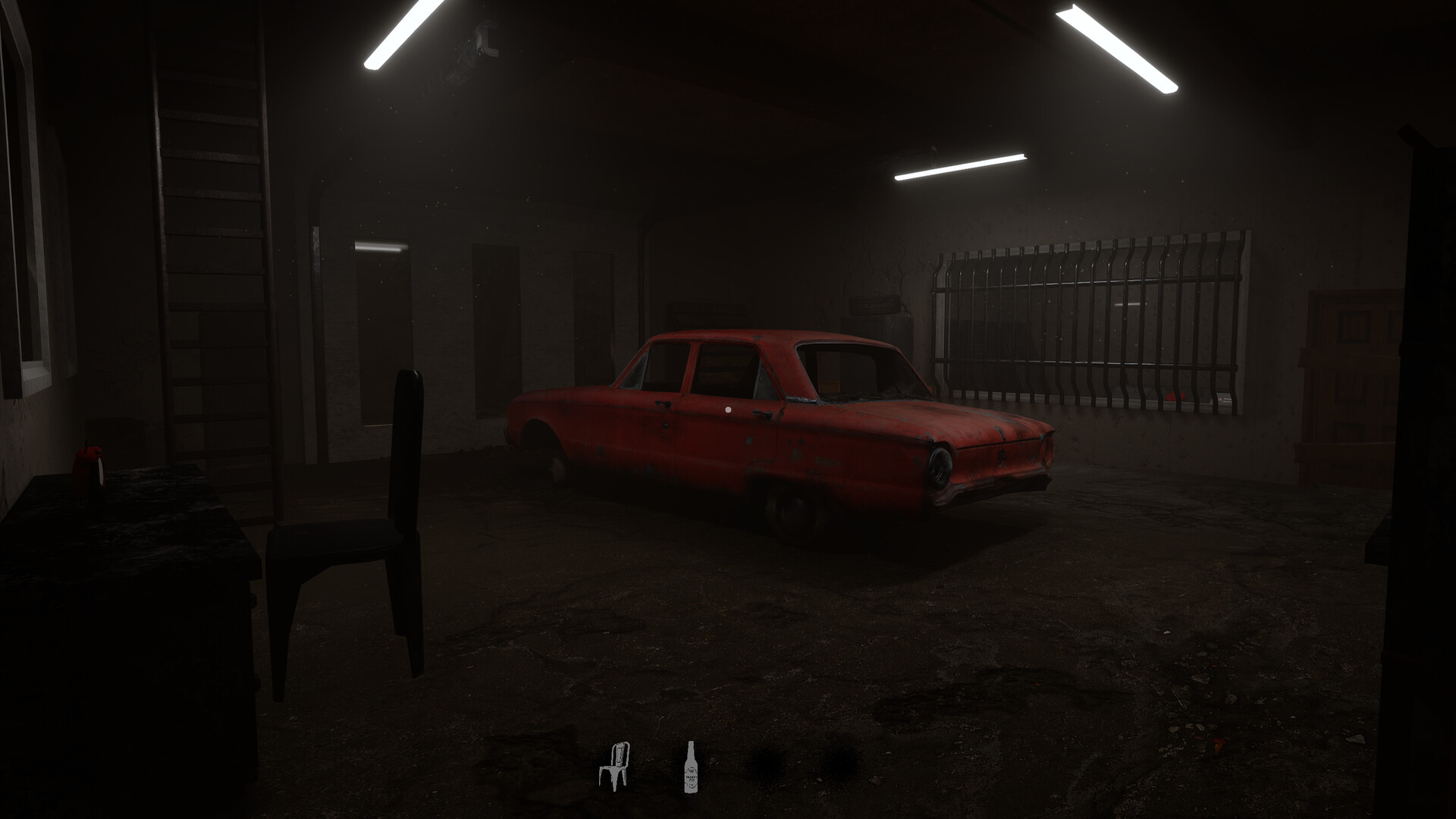Click the crosshair dot on the car door
1456x819 pixels.
pos(728,409)
